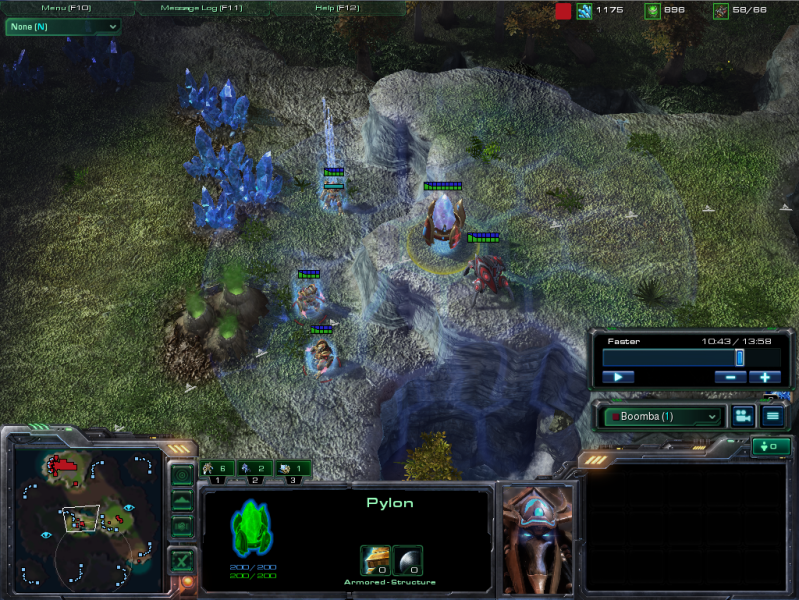Viewport: 799px width, 600px height.
Task: Play the replay using the play button
Action: click(x=618, y=377)
